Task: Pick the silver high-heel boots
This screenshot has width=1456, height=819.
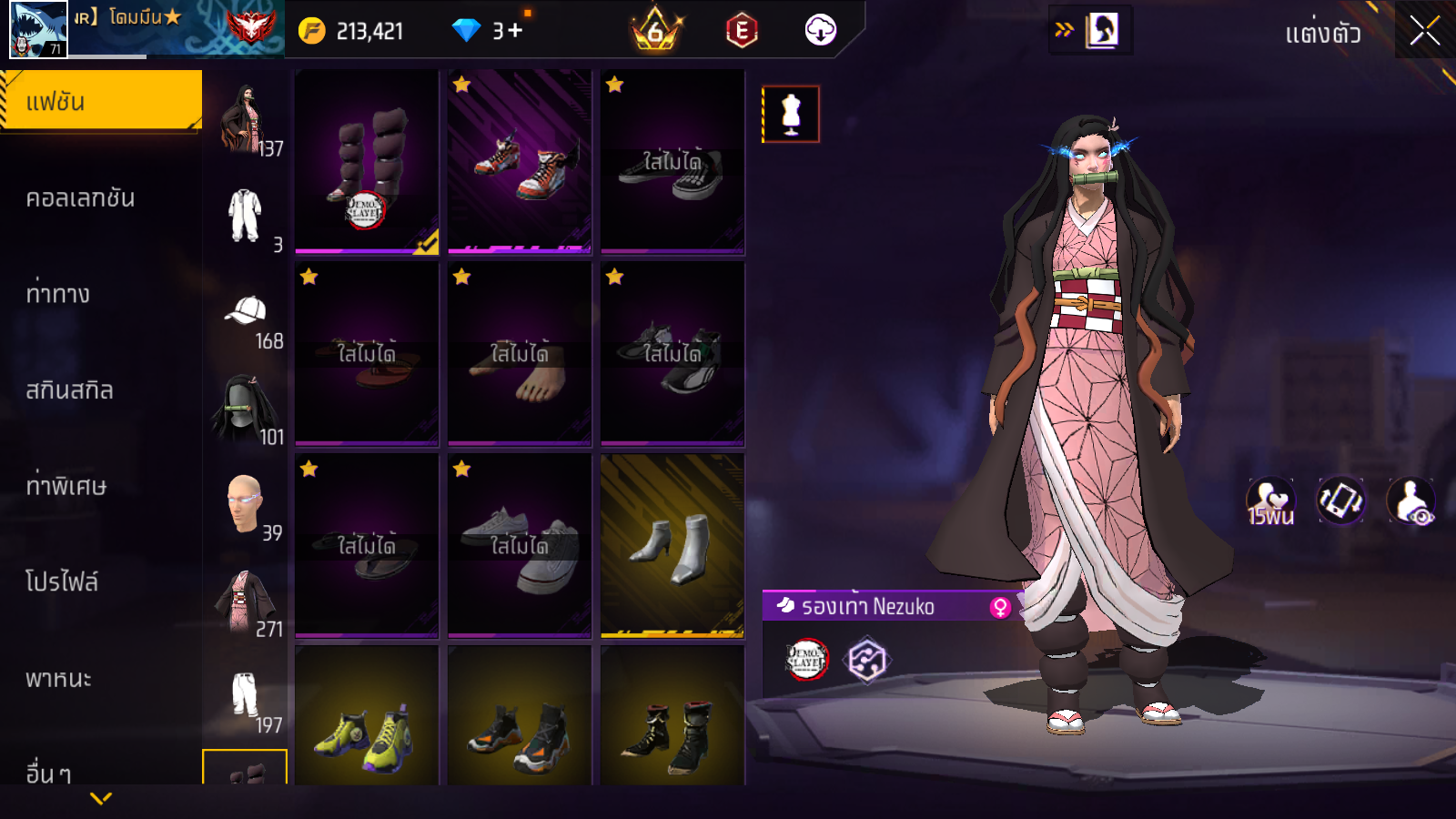Action: pos(672,546)
